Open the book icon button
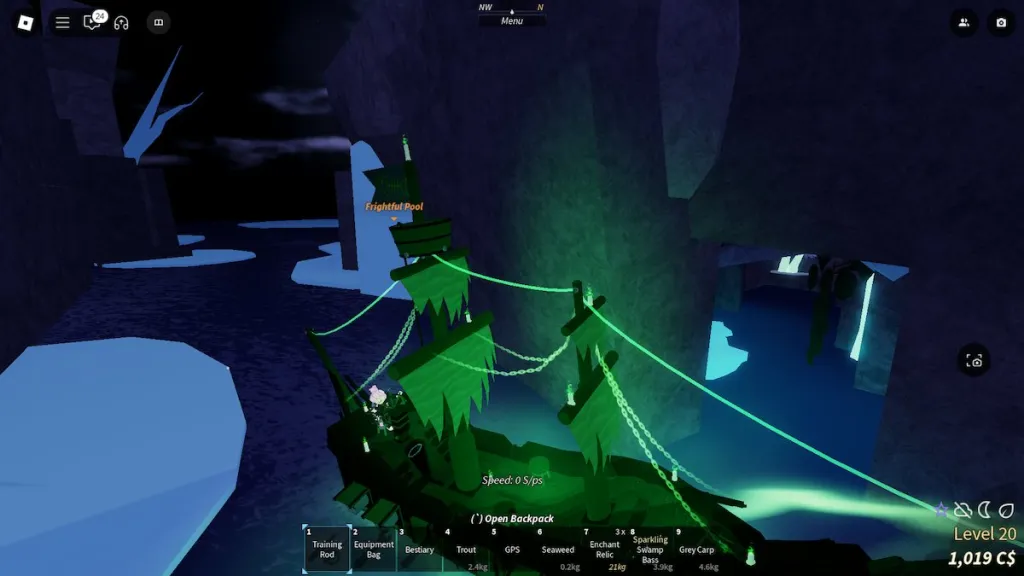This screenshot has width=1024, height=576. [x=157, y=22]
